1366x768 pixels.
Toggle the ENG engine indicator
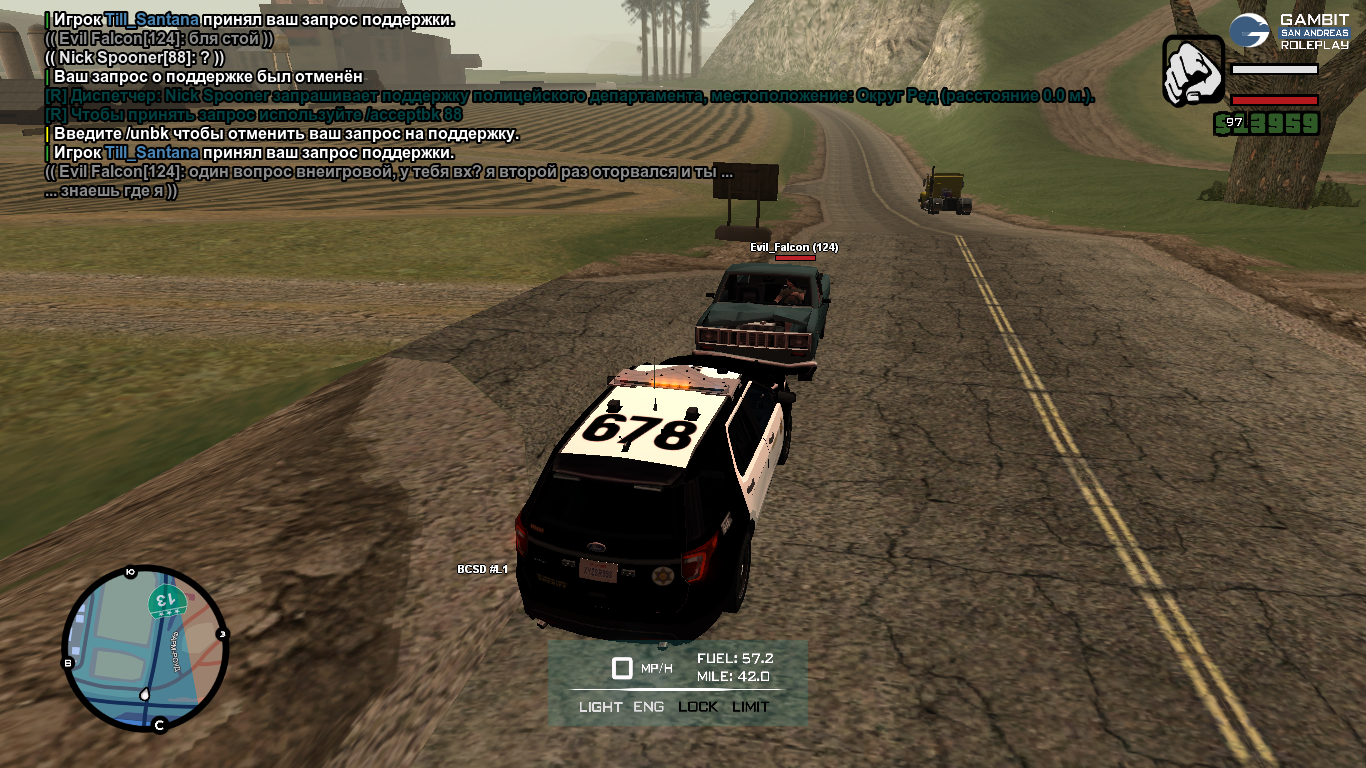(x=648, y=706)
